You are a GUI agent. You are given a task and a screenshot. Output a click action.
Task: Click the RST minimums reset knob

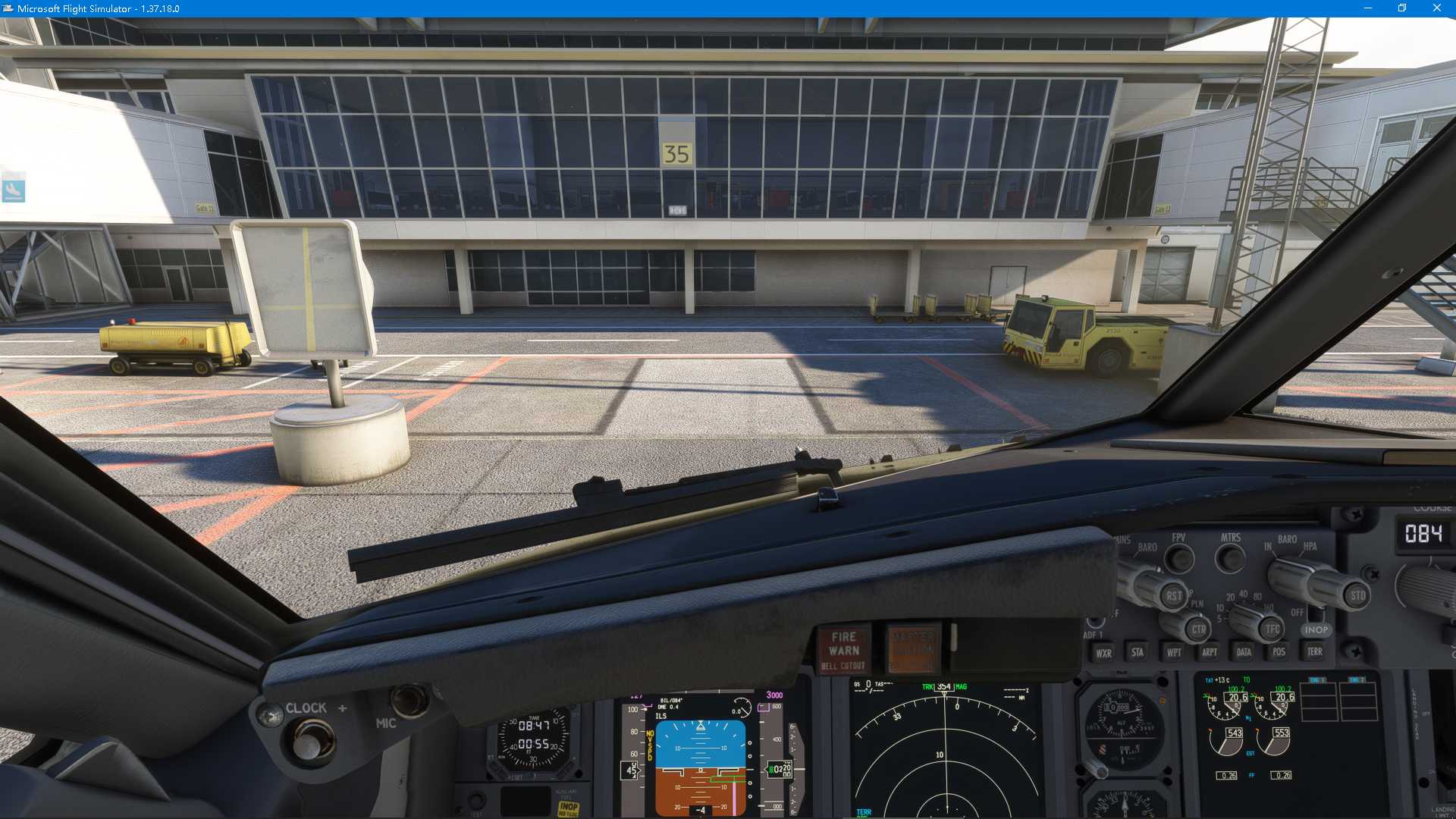coord(1173,596)
